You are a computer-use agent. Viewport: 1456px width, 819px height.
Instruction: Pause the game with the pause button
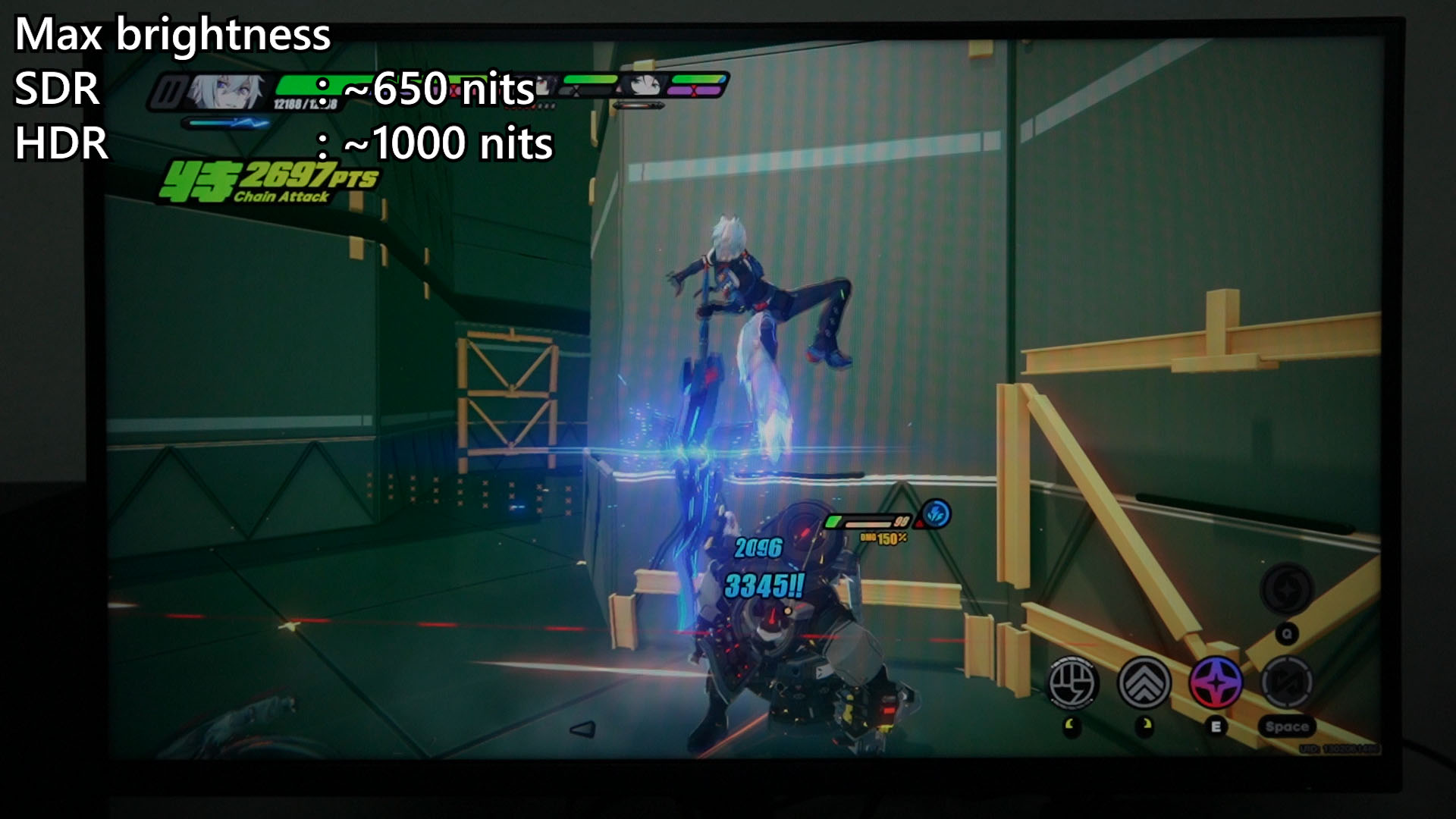pyautogui.click(x=168, y=93)
